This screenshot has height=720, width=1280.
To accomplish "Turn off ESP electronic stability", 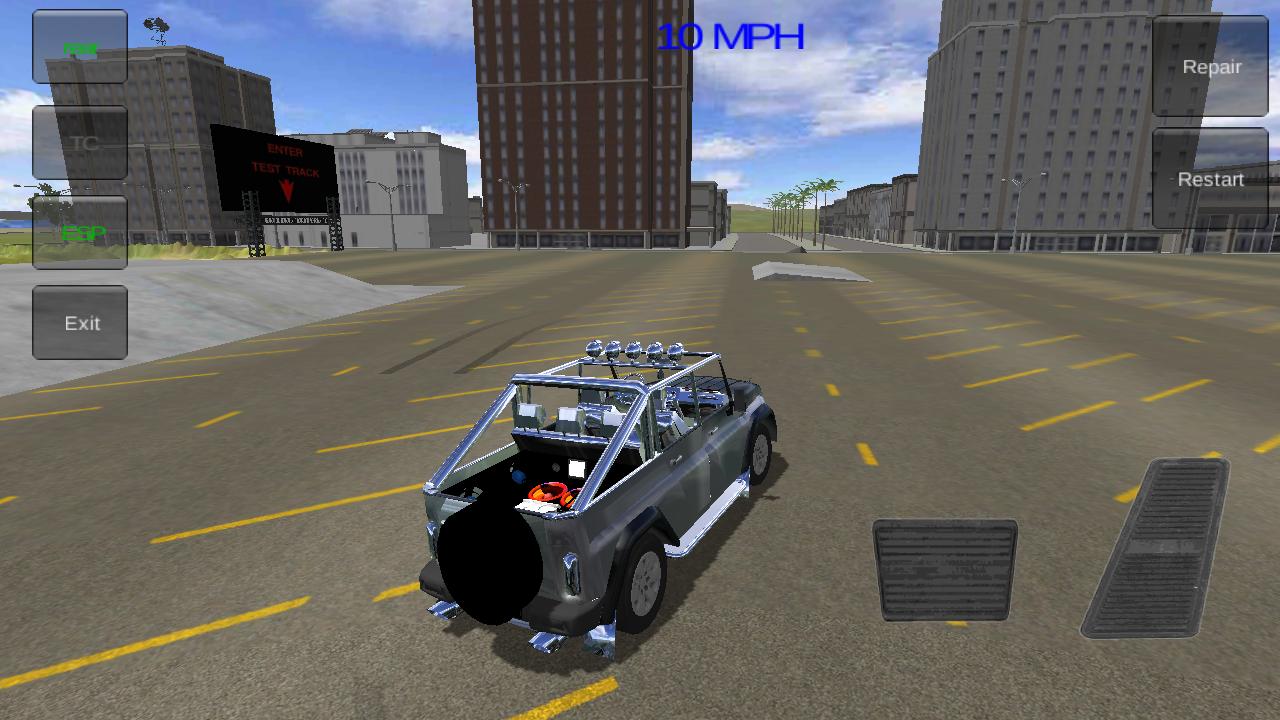I will pyautogui.click(x=79, y=234).
